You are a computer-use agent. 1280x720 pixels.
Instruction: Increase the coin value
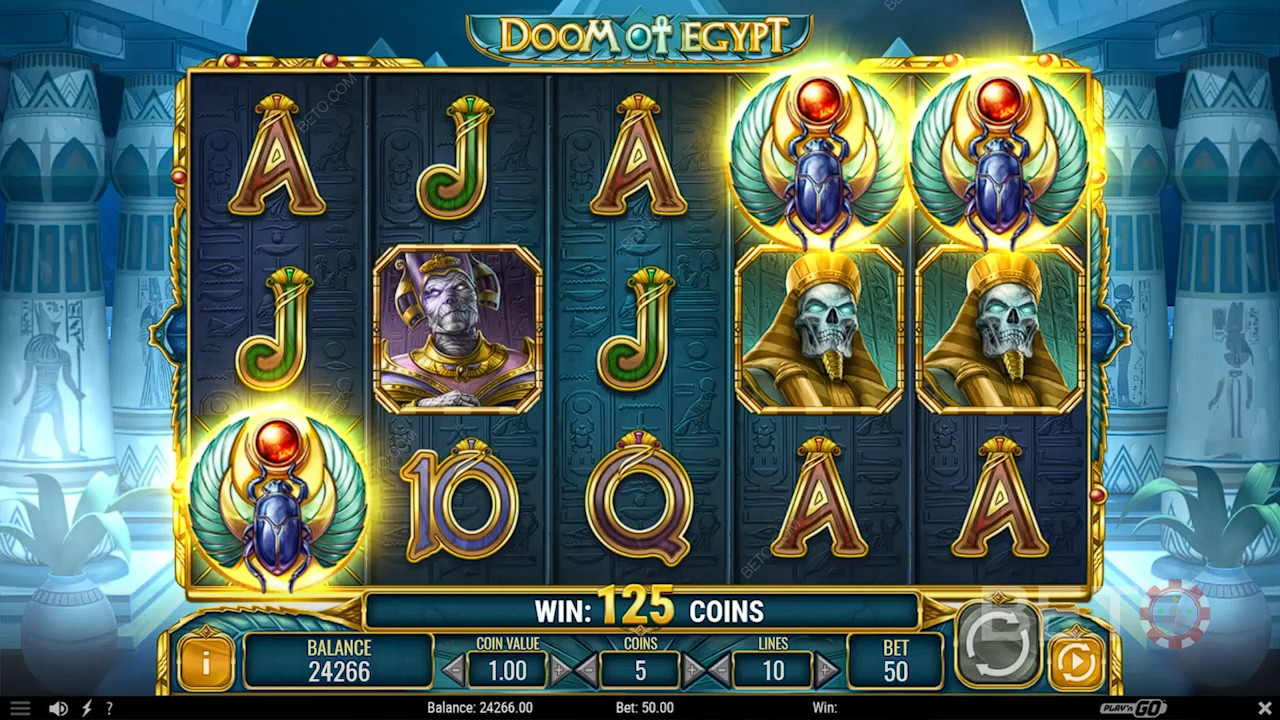click(560, 670)
